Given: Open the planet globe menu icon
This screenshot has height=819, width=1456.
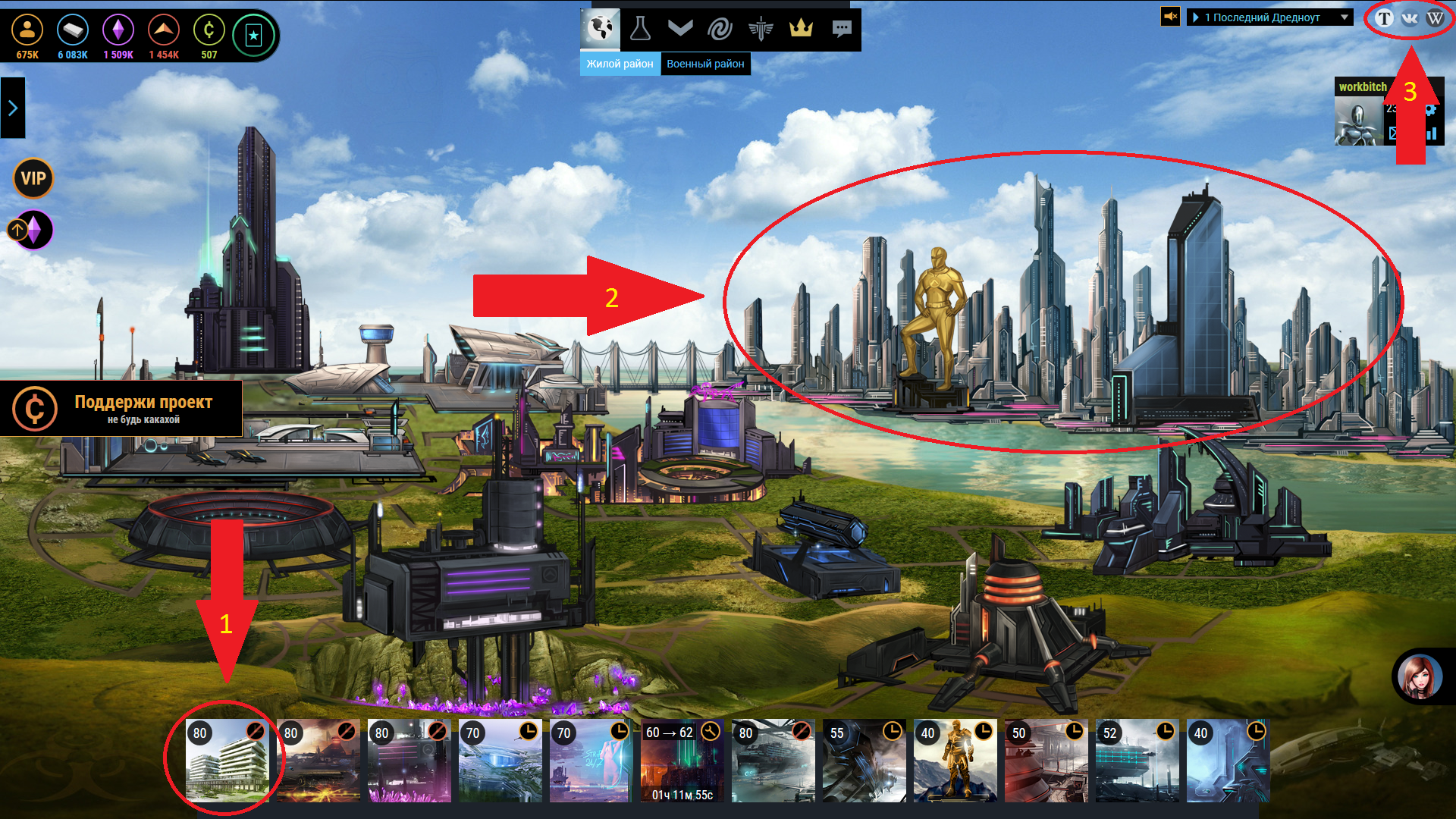Looking at the screenshot, I should pos(601,29).
